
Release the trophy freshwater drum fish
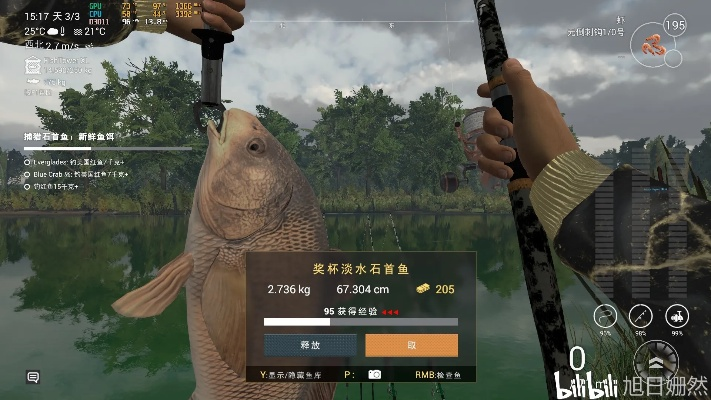tap(310, 345)
